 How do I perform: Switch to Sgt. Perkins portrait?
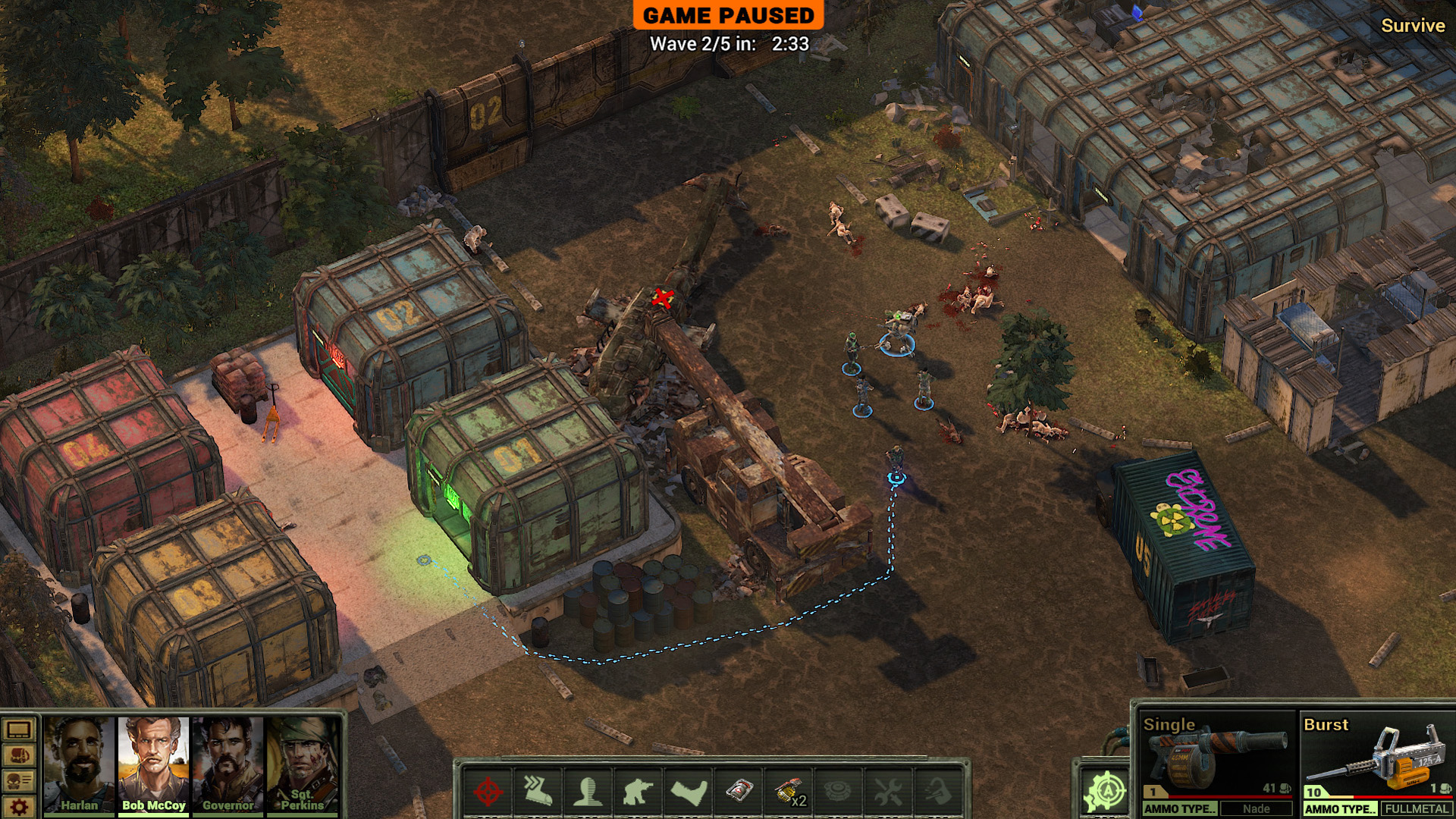coord(302,763)
